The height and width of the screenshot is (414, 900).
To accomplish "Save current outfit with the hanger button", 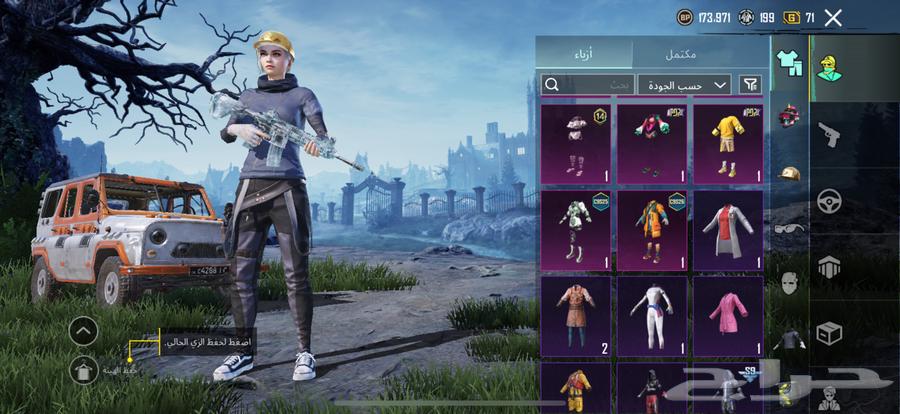I will 84,369.
